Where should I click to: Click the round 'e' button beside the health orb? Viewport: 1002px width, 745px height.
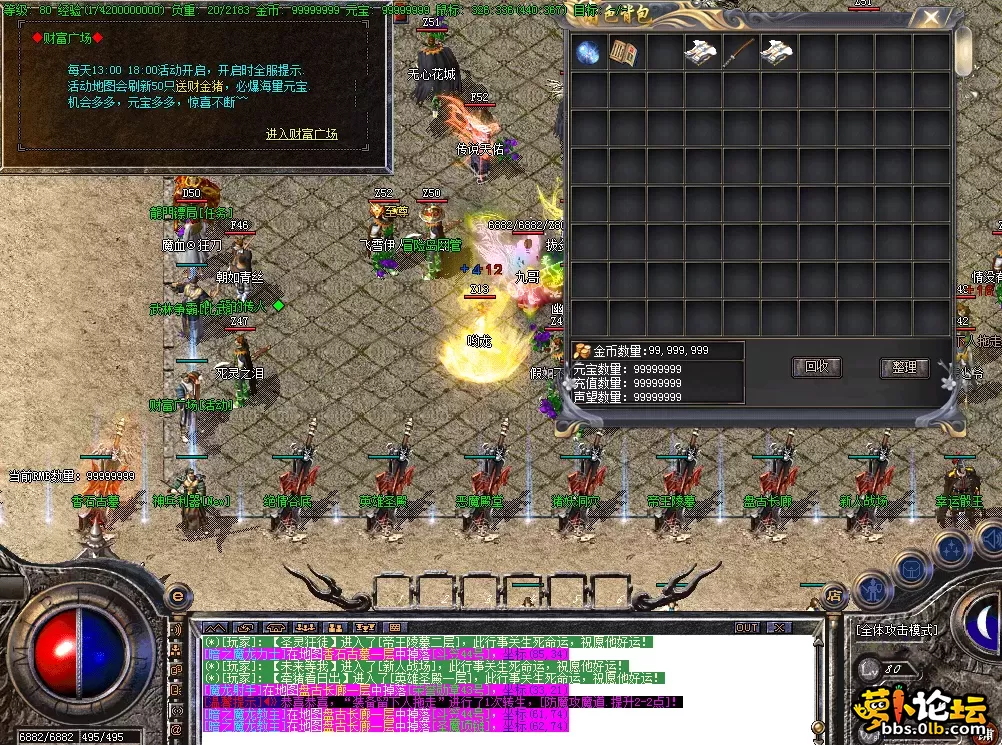point(177,596)
